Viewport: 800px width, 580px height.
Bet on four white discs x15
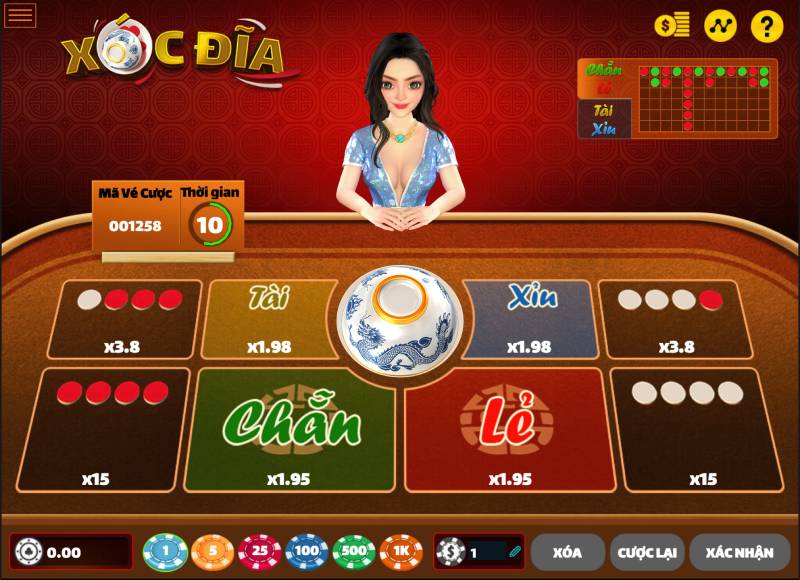(701, 430)
